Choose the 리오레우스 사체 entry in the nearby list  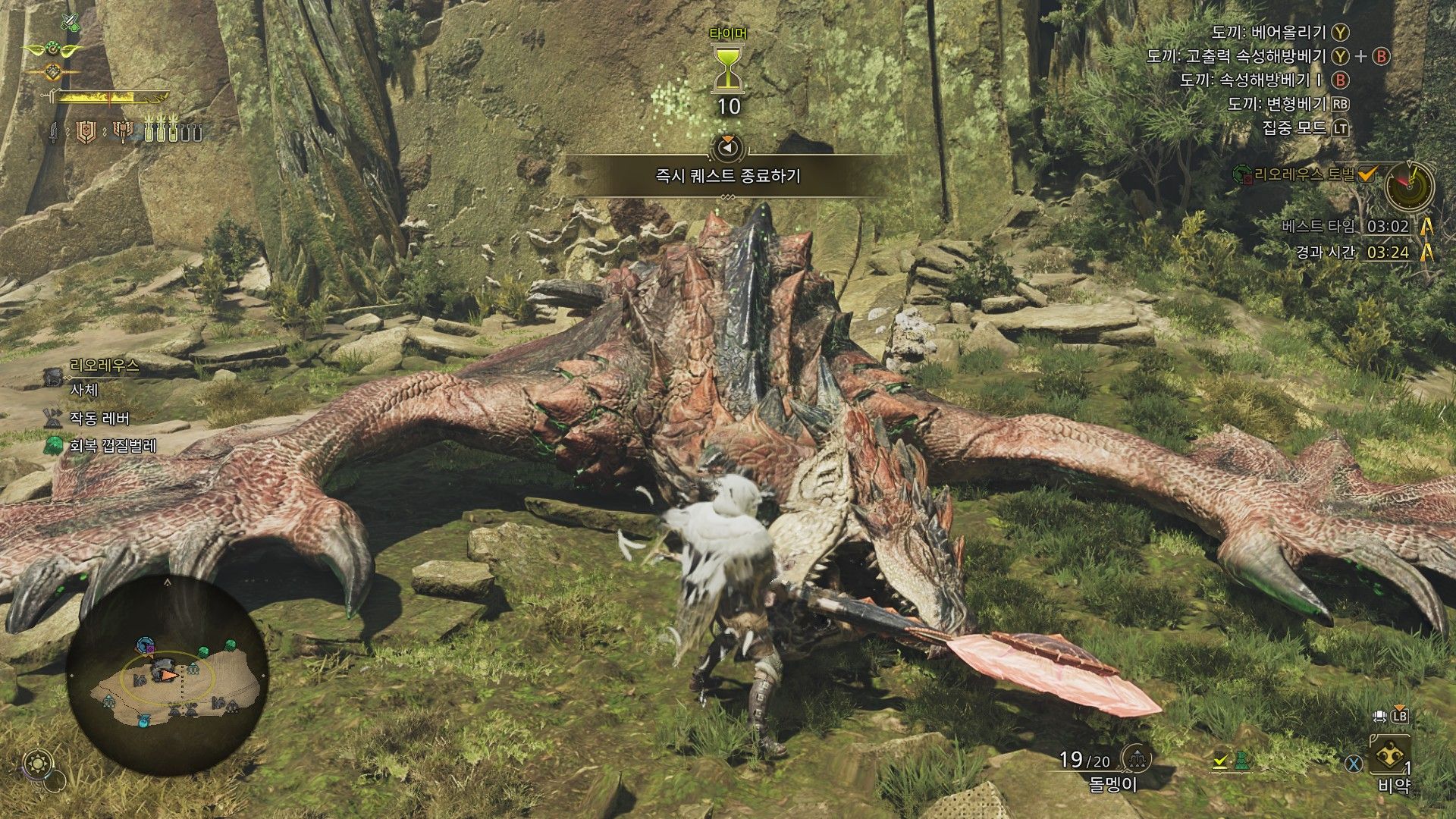95,378
